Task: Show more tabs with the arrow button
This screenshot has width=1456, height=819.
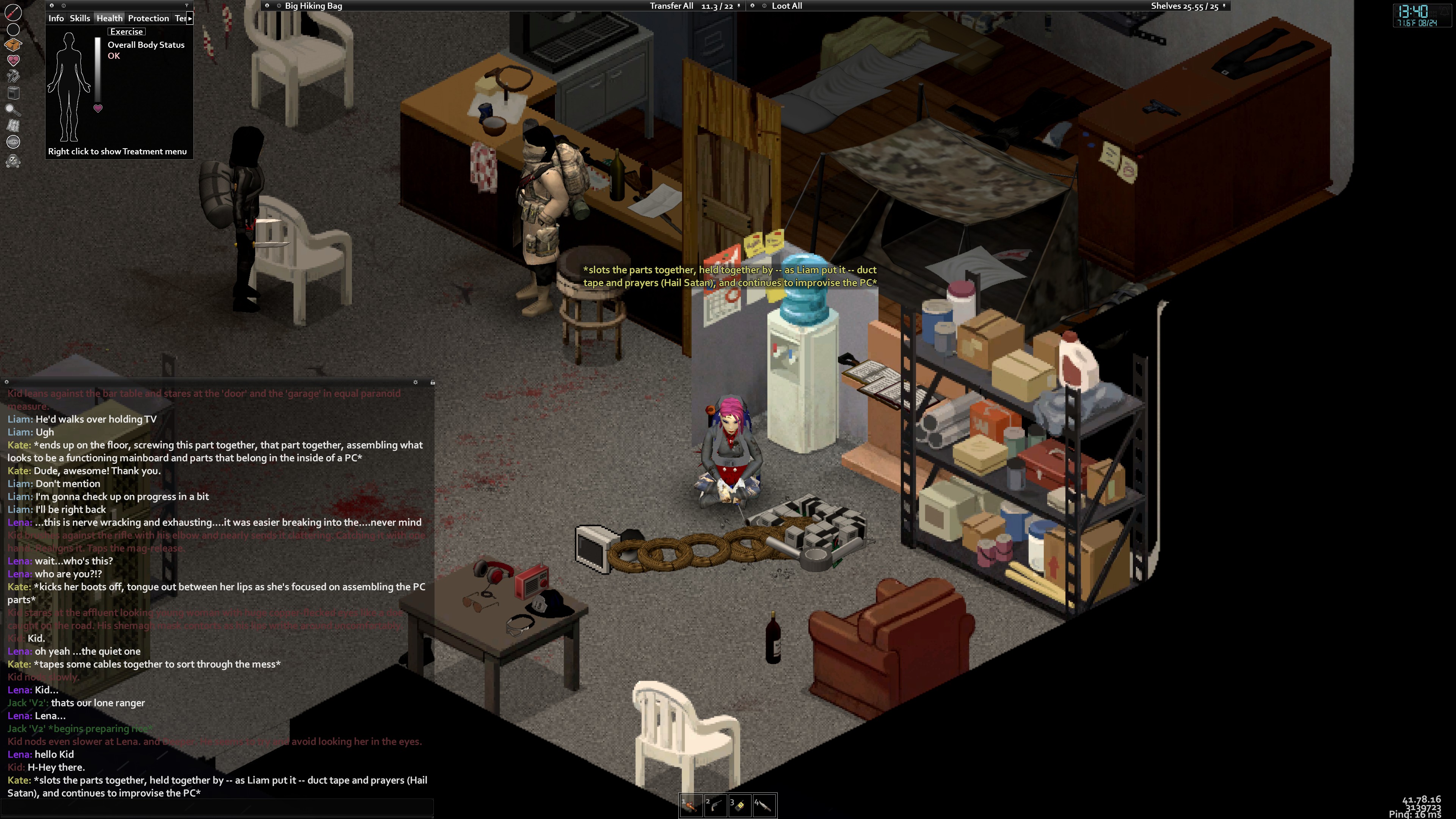Action: 190,19
